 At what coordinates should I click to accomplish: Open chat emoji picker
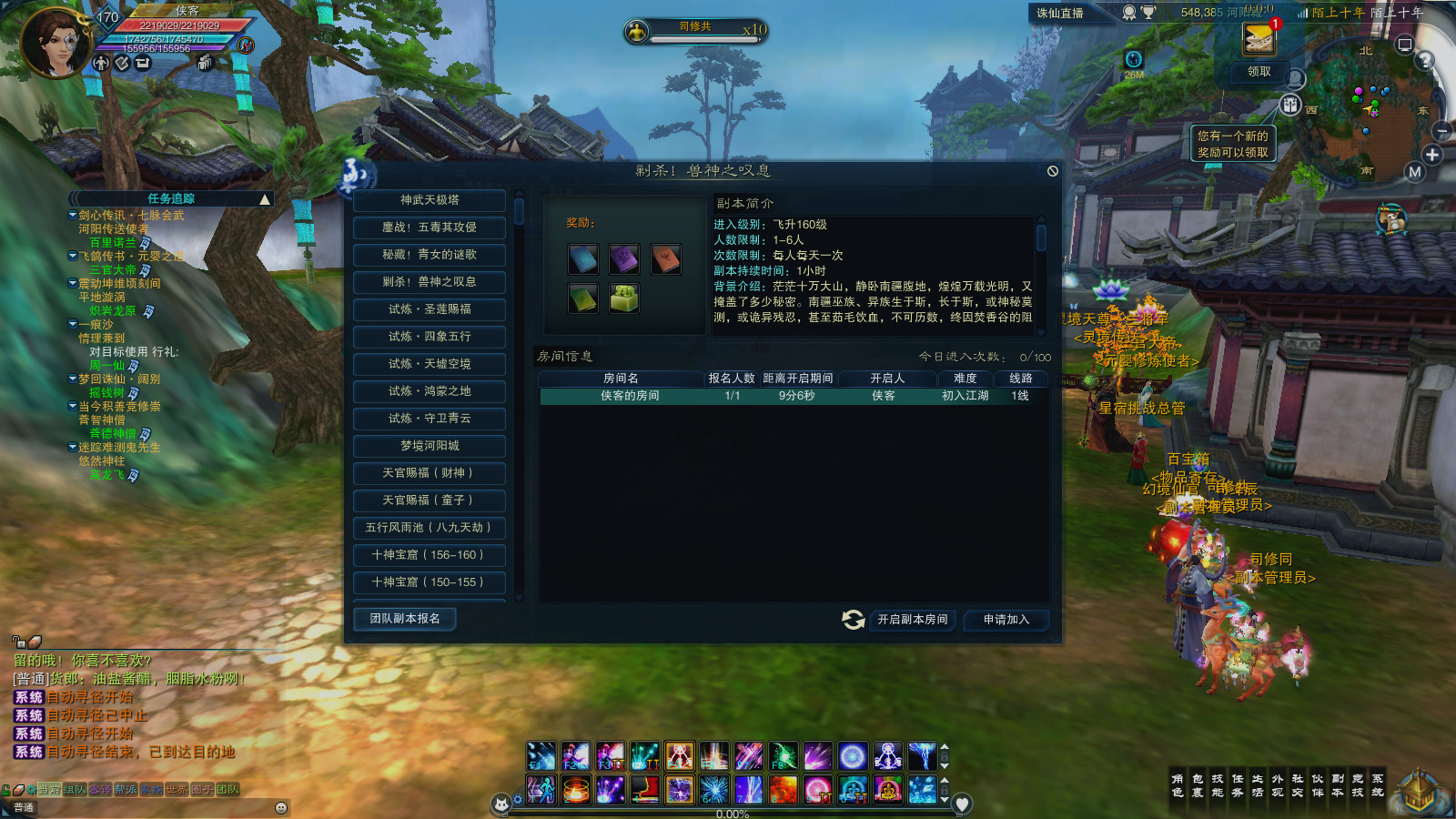coord(281,808)
